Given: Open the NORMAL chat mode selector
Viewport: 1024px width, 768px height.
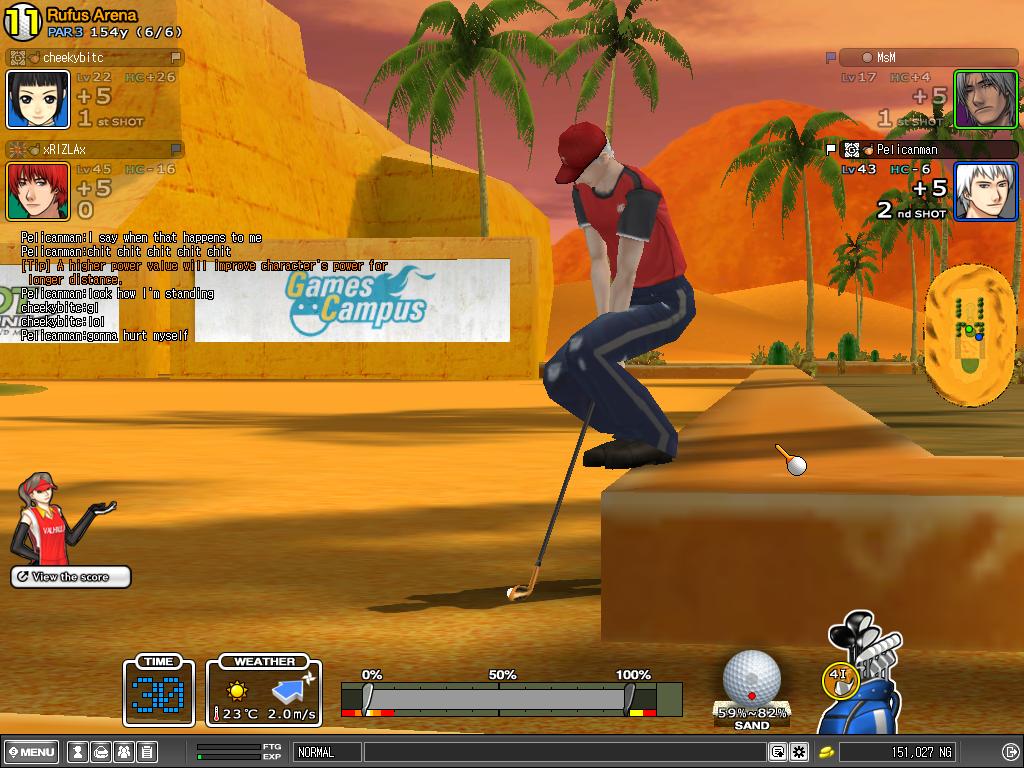Looking at the screenshot, I should [x=326, y=752].
